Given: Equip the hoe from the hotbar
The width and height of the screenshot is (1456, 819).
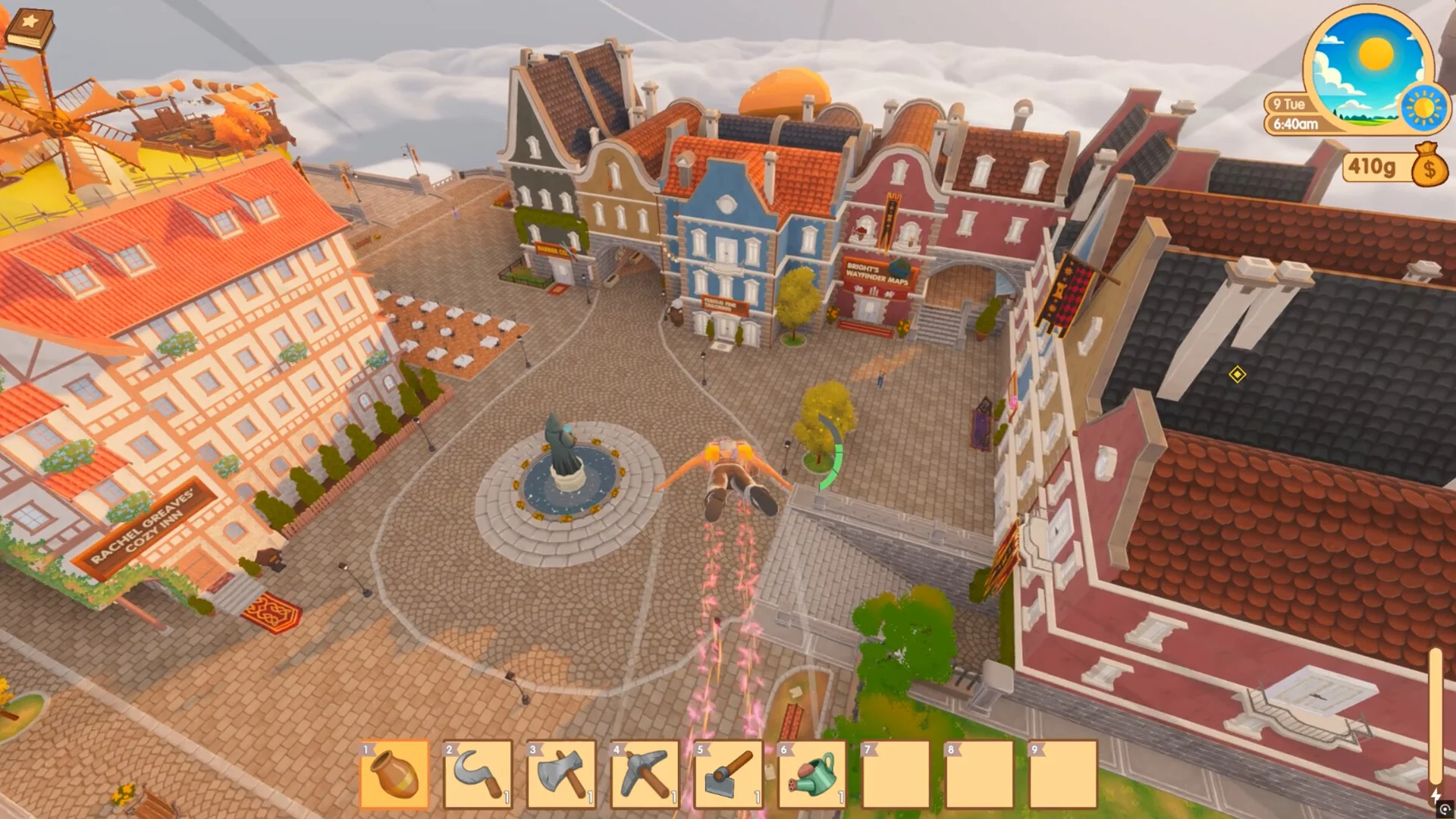Looking at the screenshot, I should coord(729,774).
